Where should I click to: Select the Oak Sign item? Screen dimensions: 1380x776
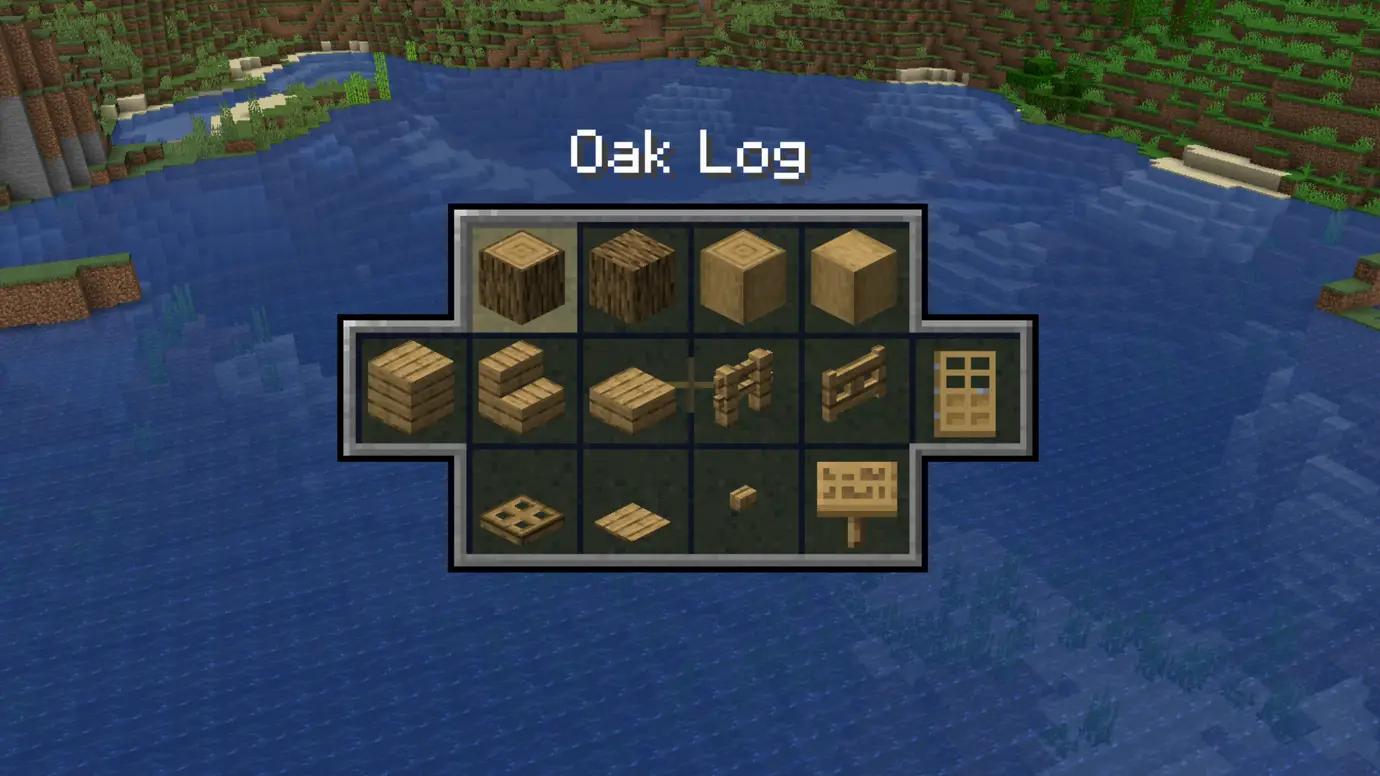(855, 500)
